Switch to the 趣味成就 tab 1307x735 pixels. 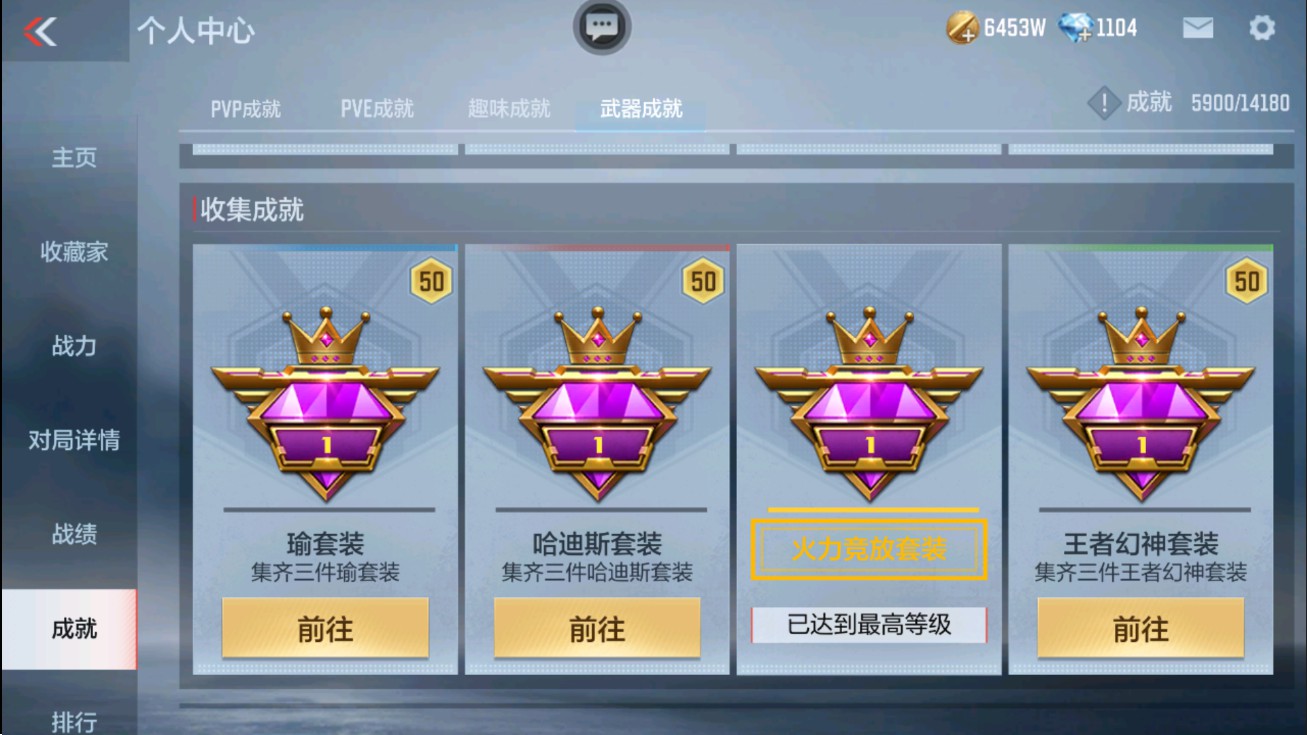point(508,109)
